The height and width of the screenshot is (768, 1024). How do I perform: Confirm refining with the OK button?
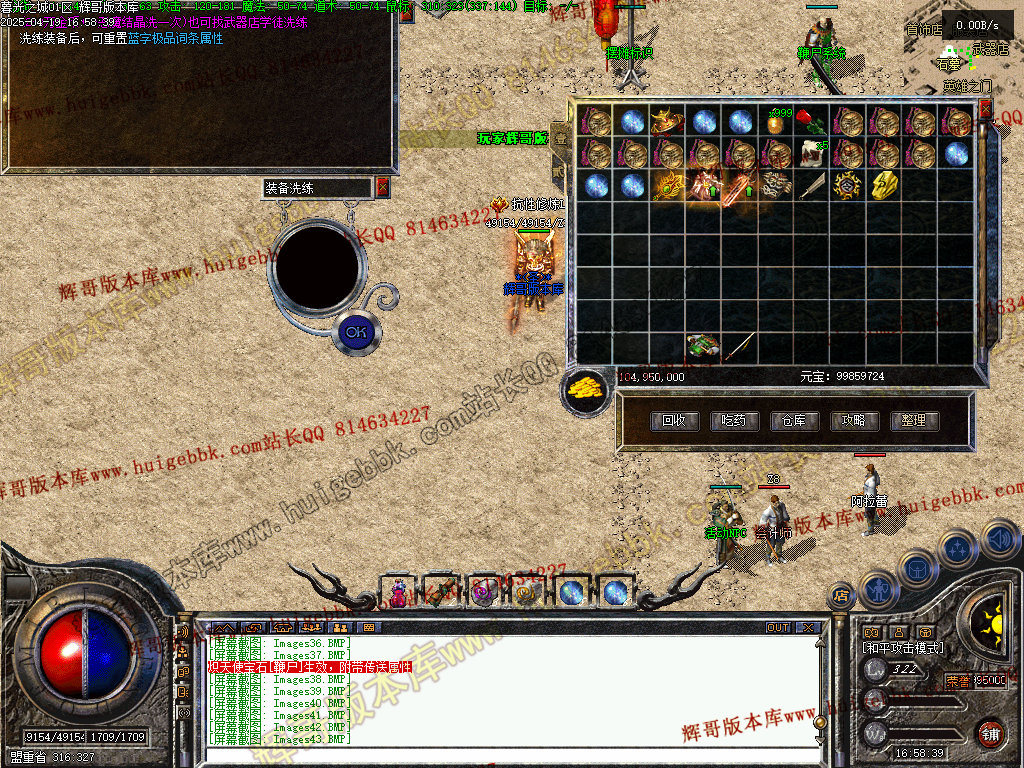coord(355,332)
